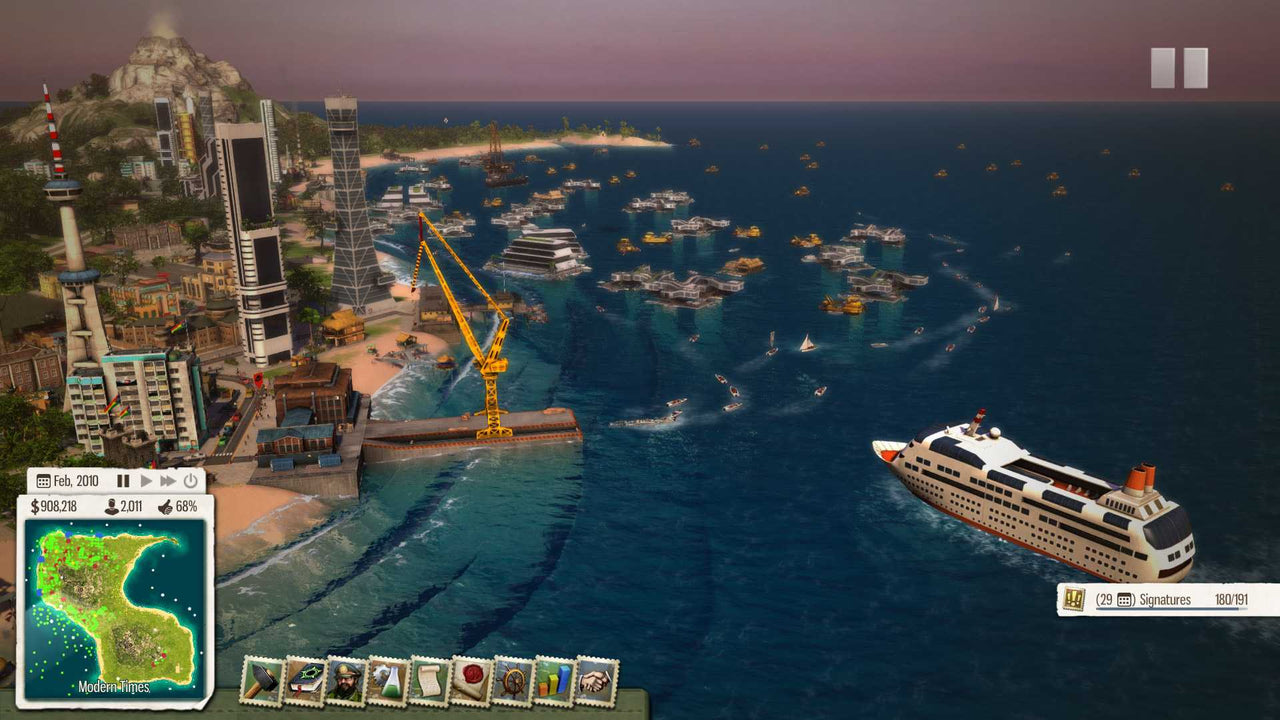Open the Edicts list (scroll stamp)
Screen dimensions: 1280x720
[428, 680]
